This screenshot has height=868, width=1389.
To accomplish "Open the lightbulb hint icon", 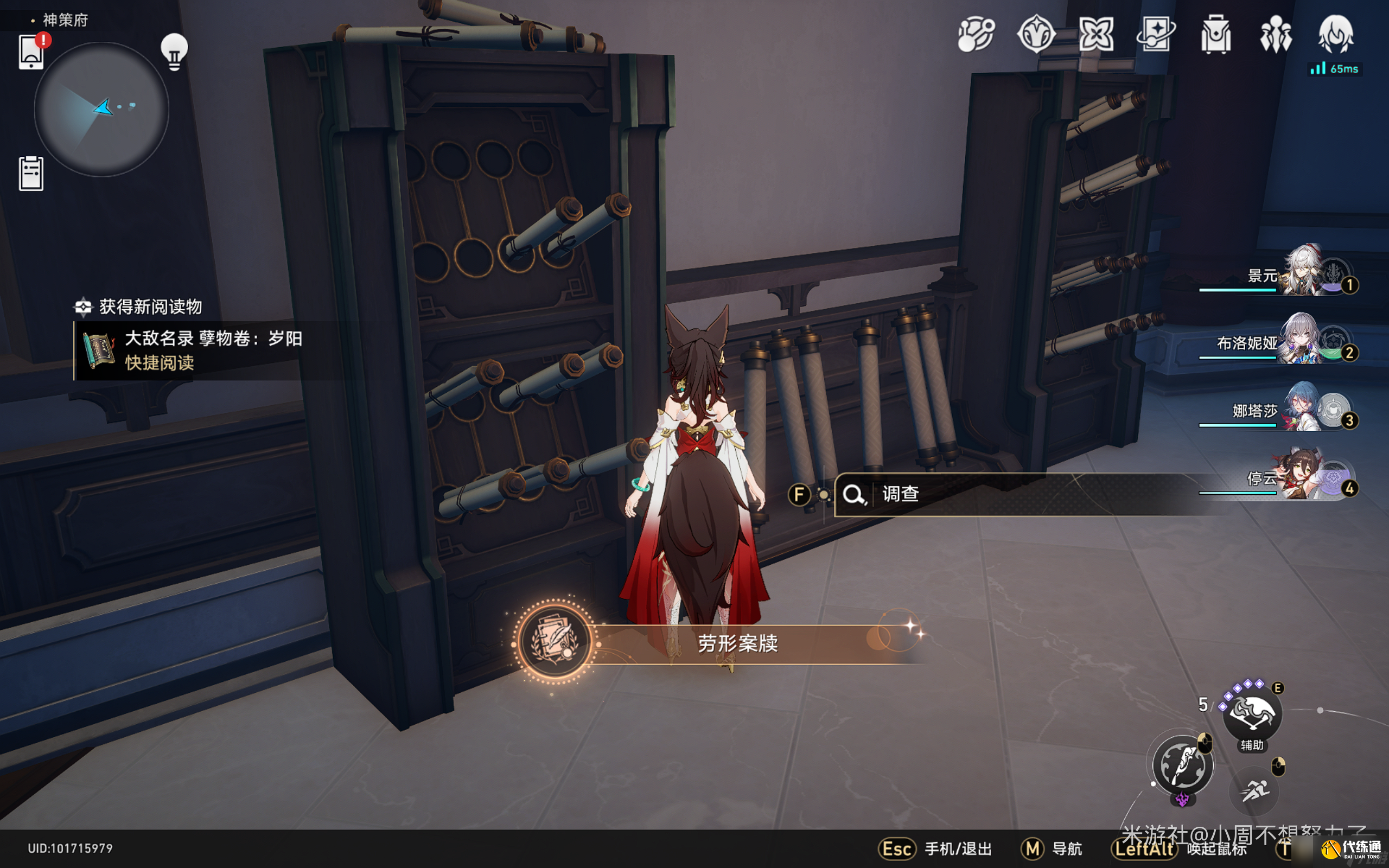I will [x=174, y=52].
